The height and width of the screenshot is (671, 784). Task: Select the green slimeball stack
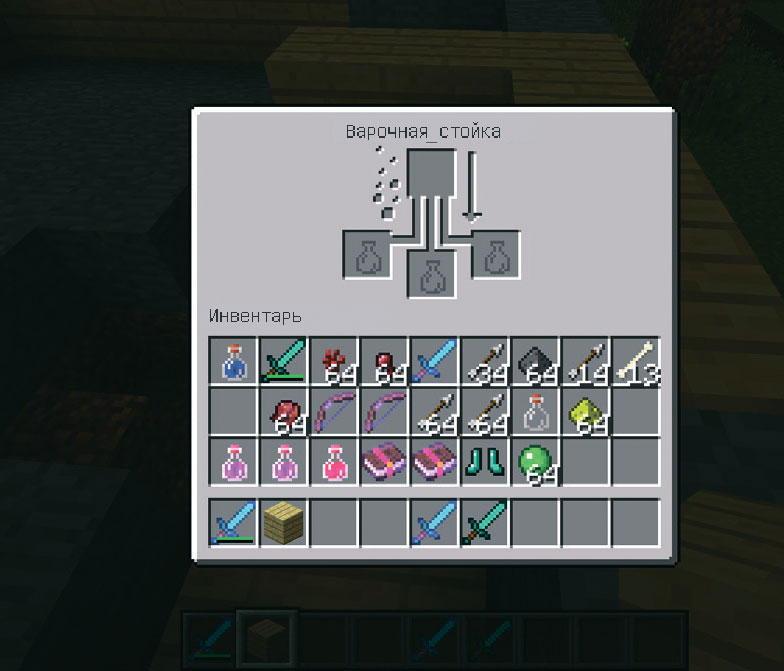tap(535, 461)
